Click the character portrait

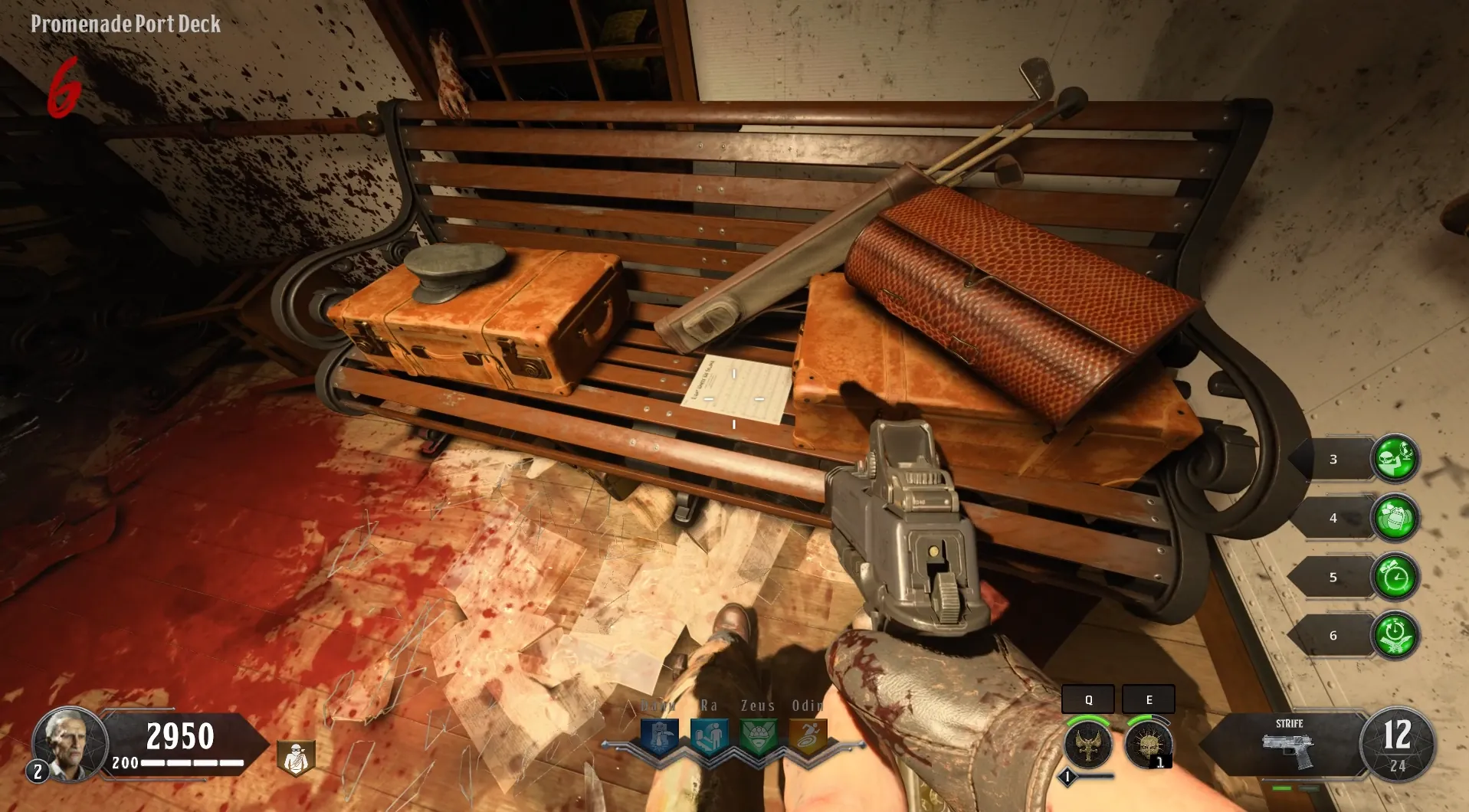[69, 743]
